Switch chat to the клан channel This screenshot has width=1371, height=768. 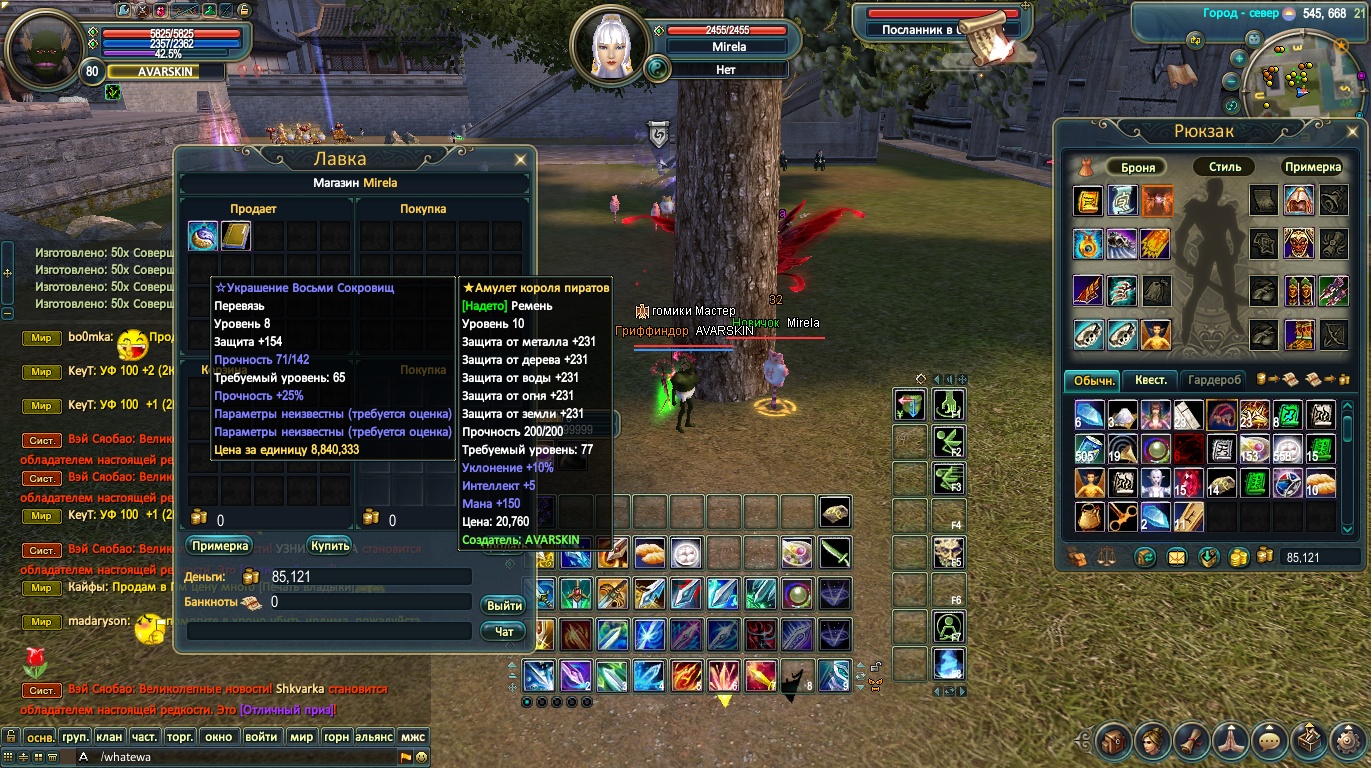[110, 737]
